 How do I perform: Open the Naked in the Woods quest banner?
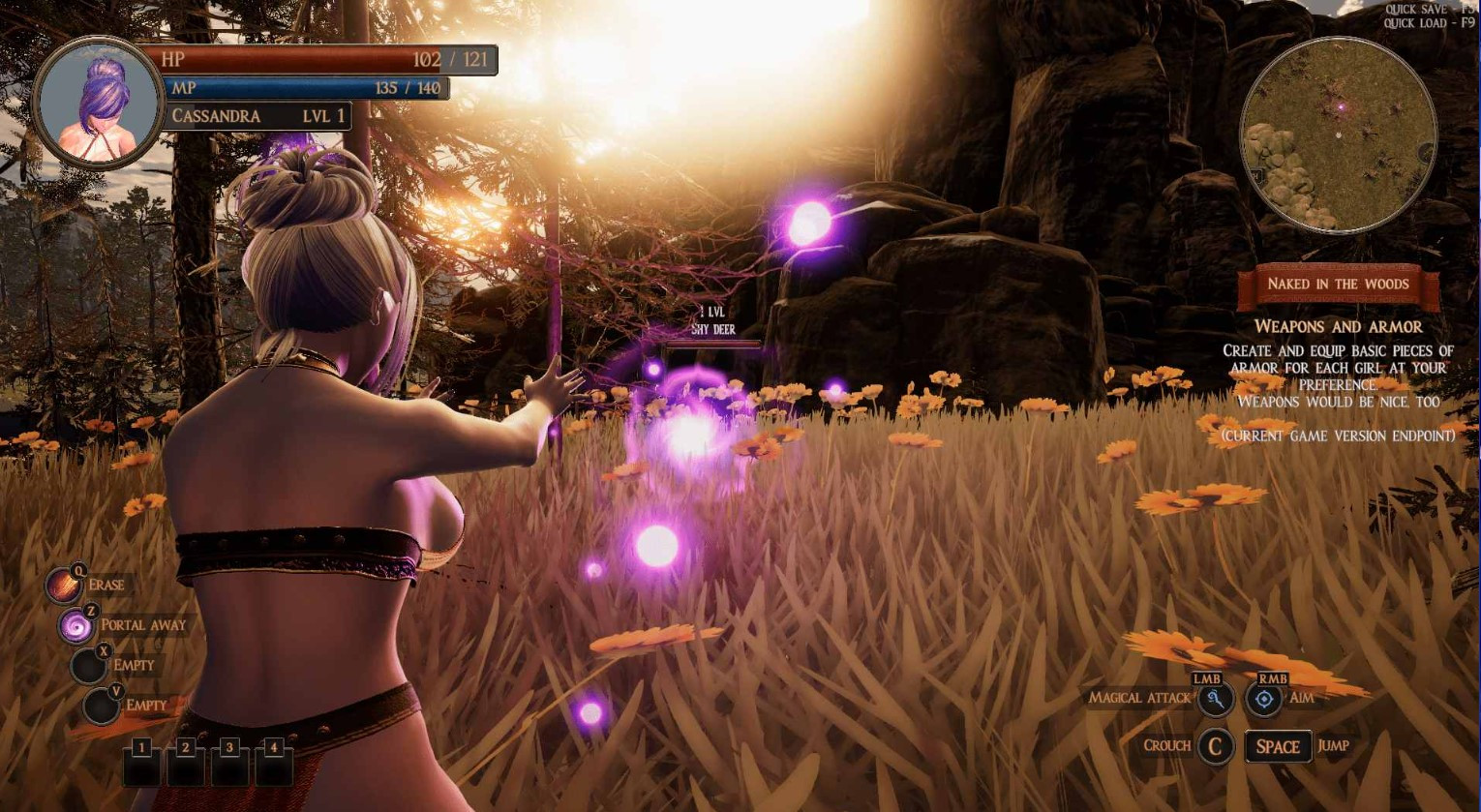[1338, 285]
